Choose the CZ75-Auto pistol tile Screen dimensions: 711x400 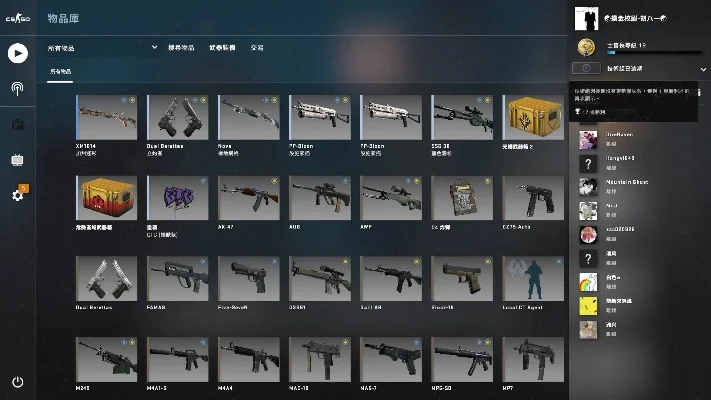(531, 200)
